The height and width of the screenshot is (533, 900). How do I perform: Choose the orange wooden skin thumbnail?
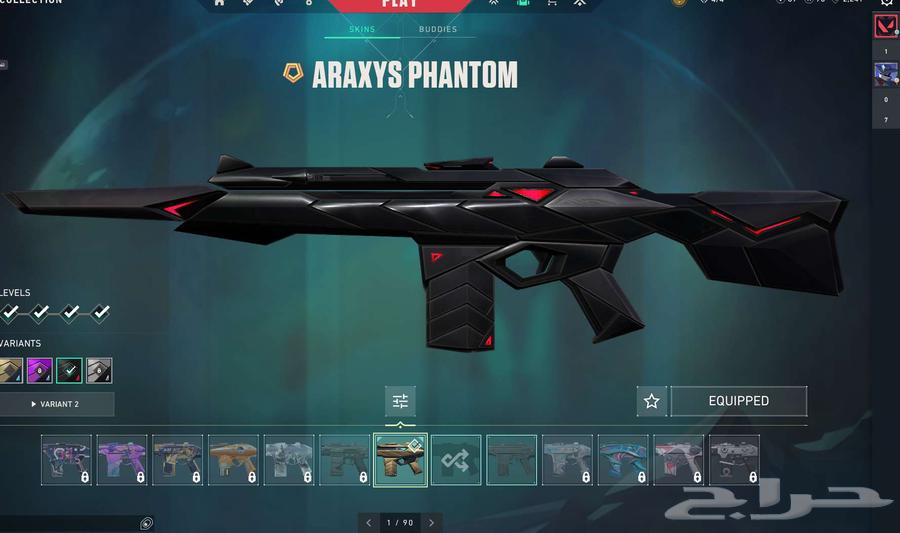233,460
